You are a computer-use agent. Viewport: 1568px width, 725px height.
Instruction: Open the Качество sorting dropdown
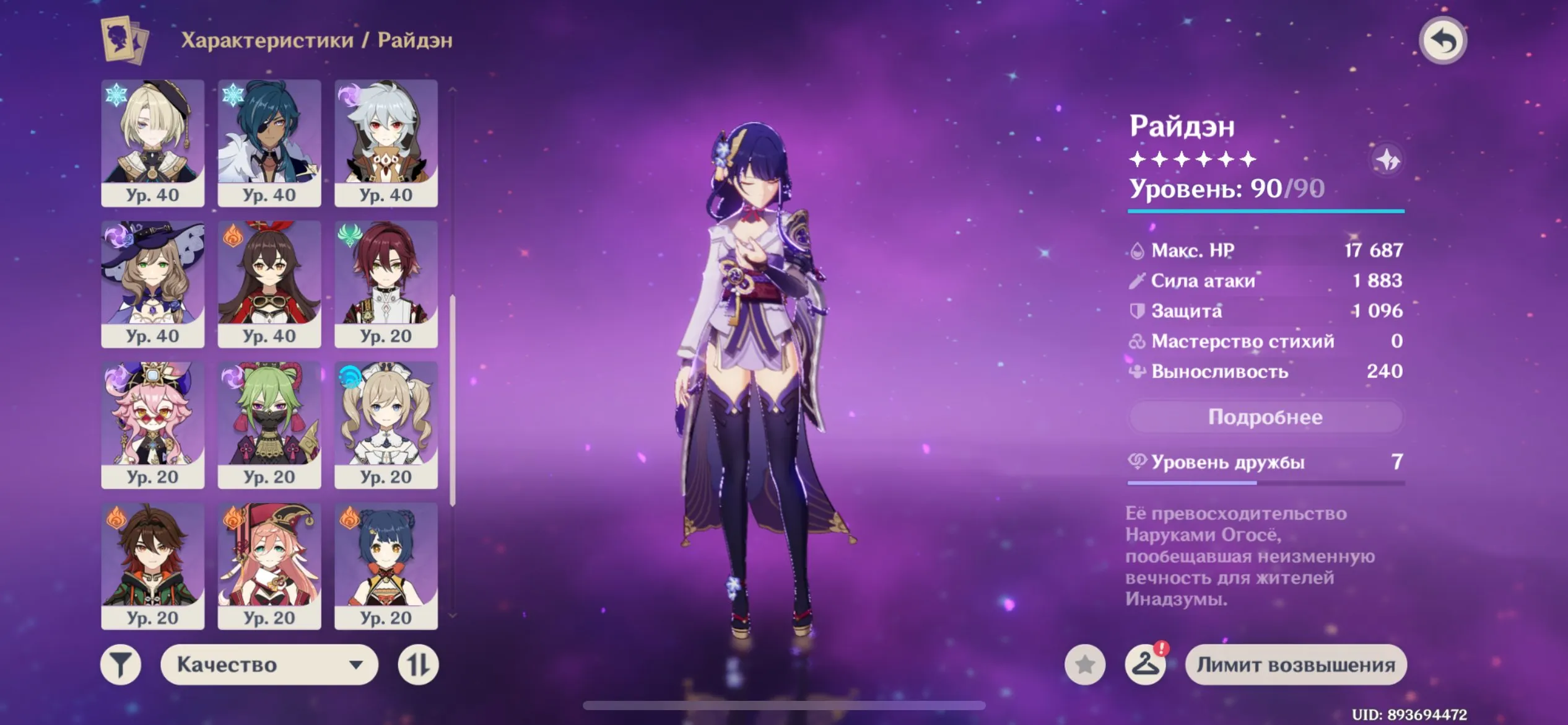[x=269, y=664]
